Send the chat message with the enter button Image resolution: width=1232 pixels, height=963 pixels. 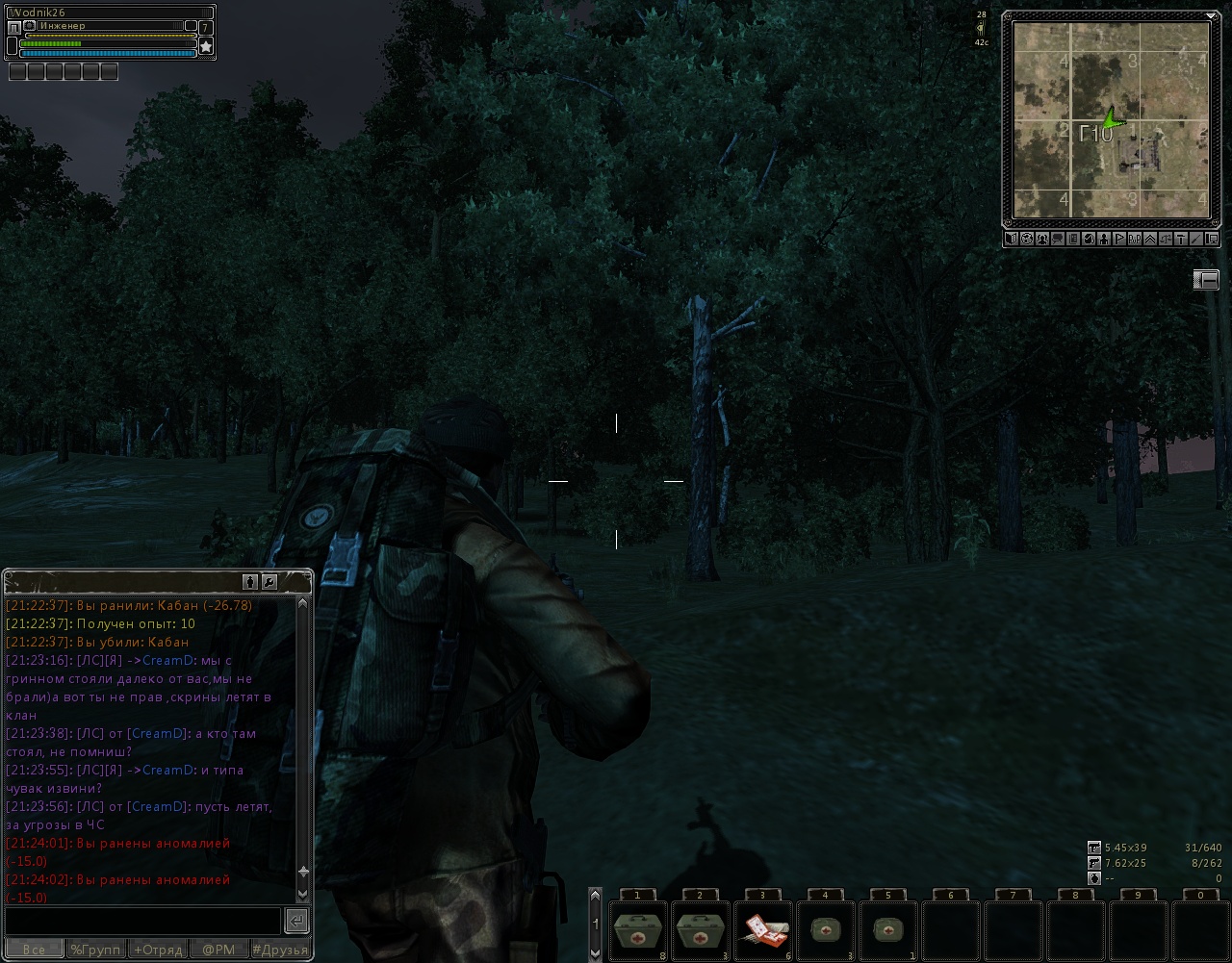tap(296, 921)
